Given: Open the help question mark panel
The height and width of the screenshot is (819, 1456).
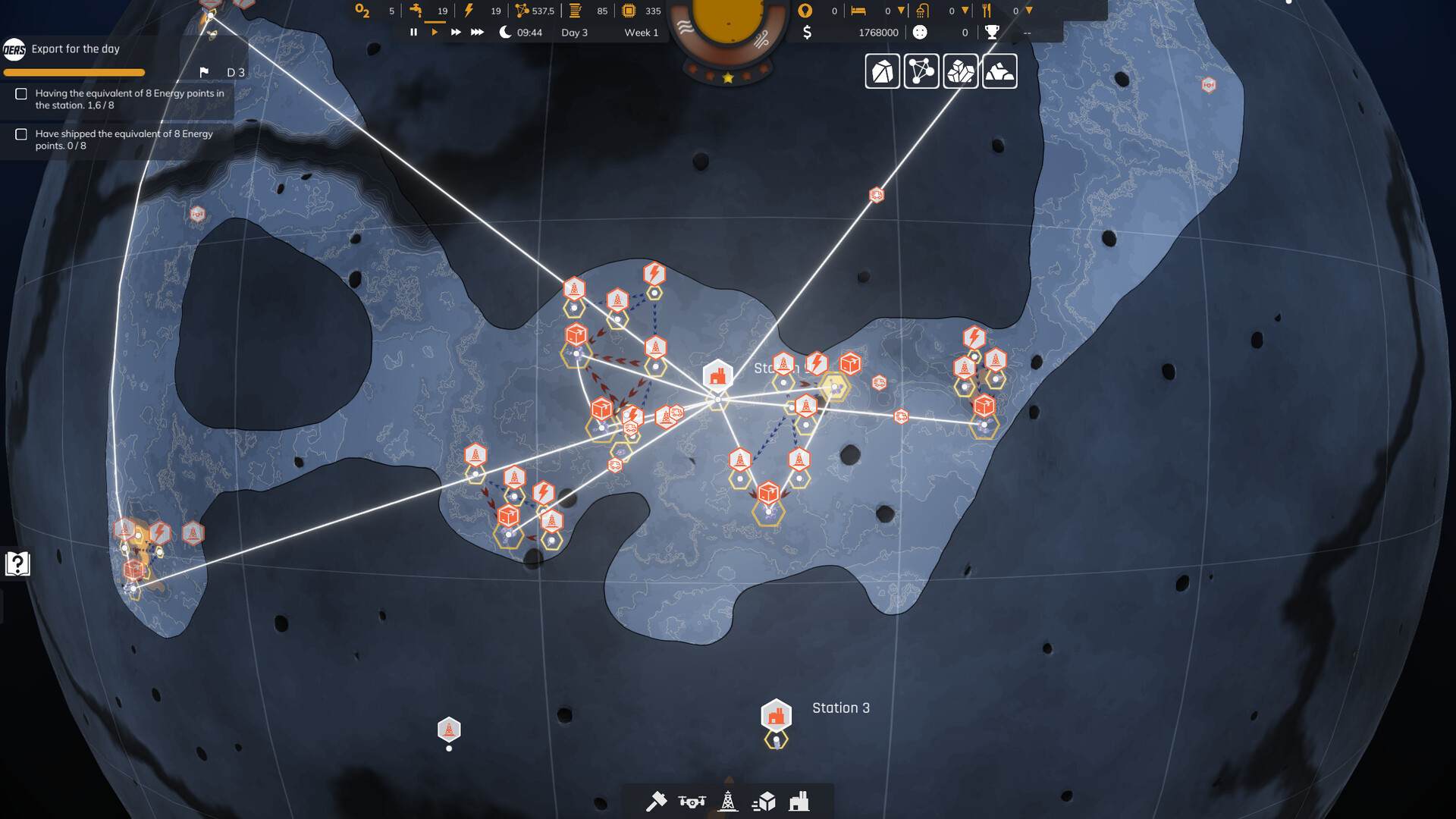Looking at the screenshot, I should pyautogui.click(x=17, y=563).
